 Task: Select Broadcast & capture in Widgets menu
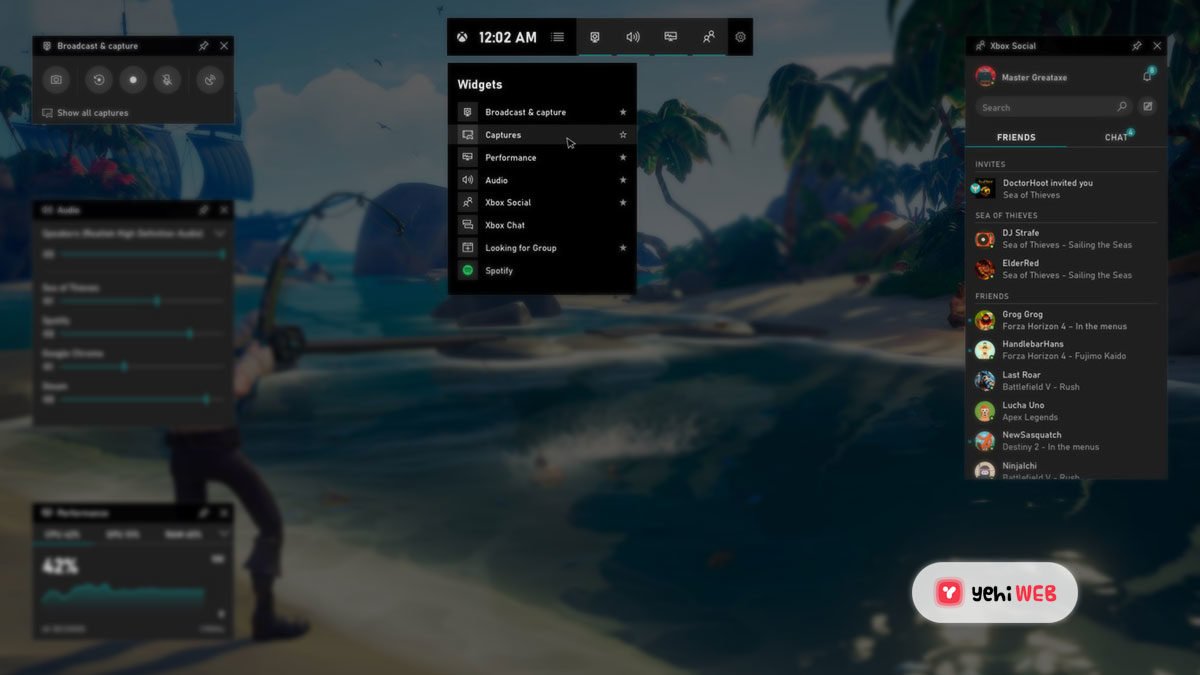click(x=525, y=112)
